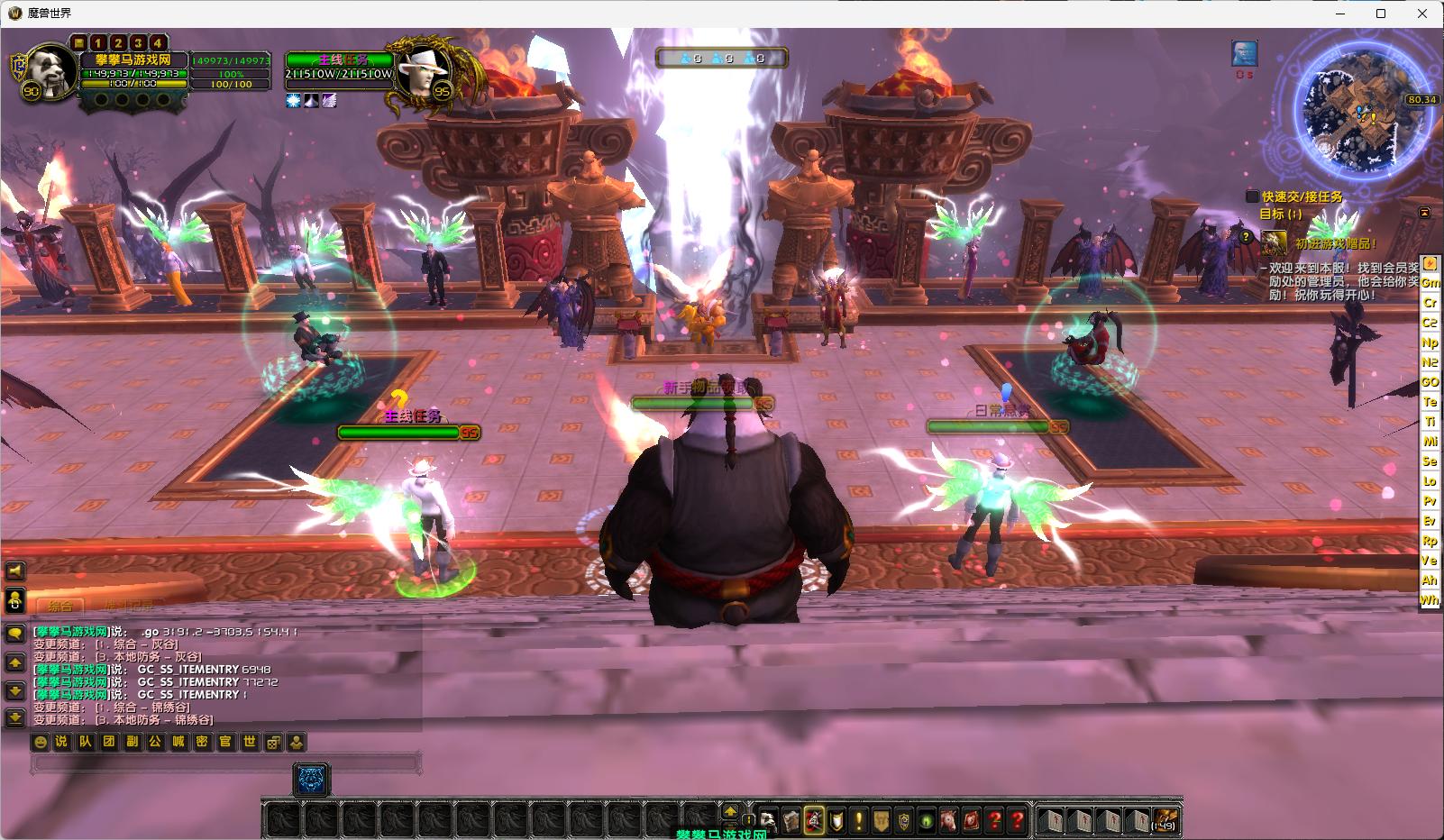
Task: Maximize the 魔兽世界 game window
Action: pos(1381,14)
